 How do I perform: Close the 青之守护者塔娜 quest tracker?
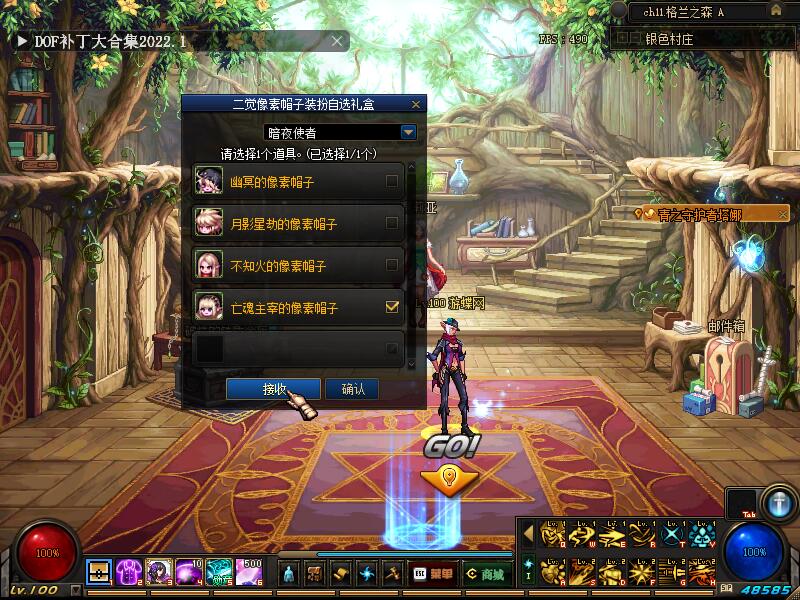coord(783,214)
